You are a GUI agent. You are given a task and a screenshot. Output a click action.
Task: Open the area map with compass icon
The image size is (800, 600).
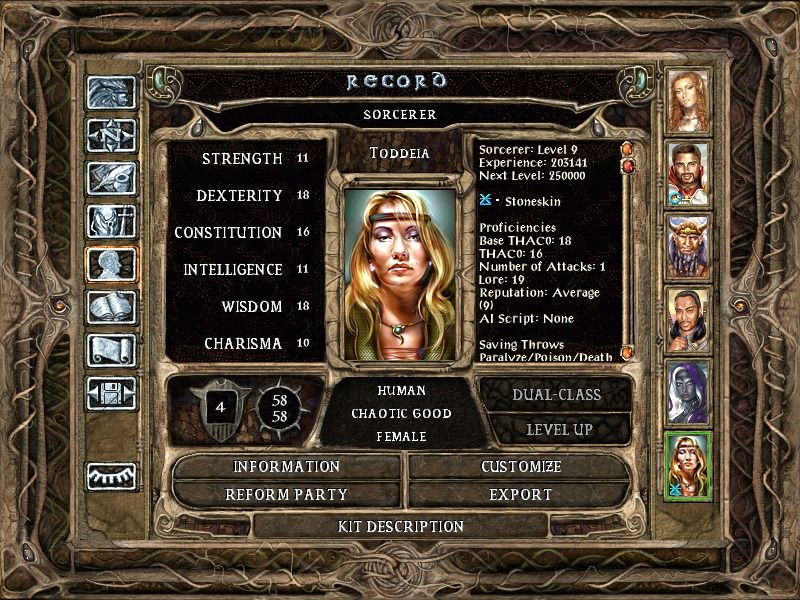111,135
